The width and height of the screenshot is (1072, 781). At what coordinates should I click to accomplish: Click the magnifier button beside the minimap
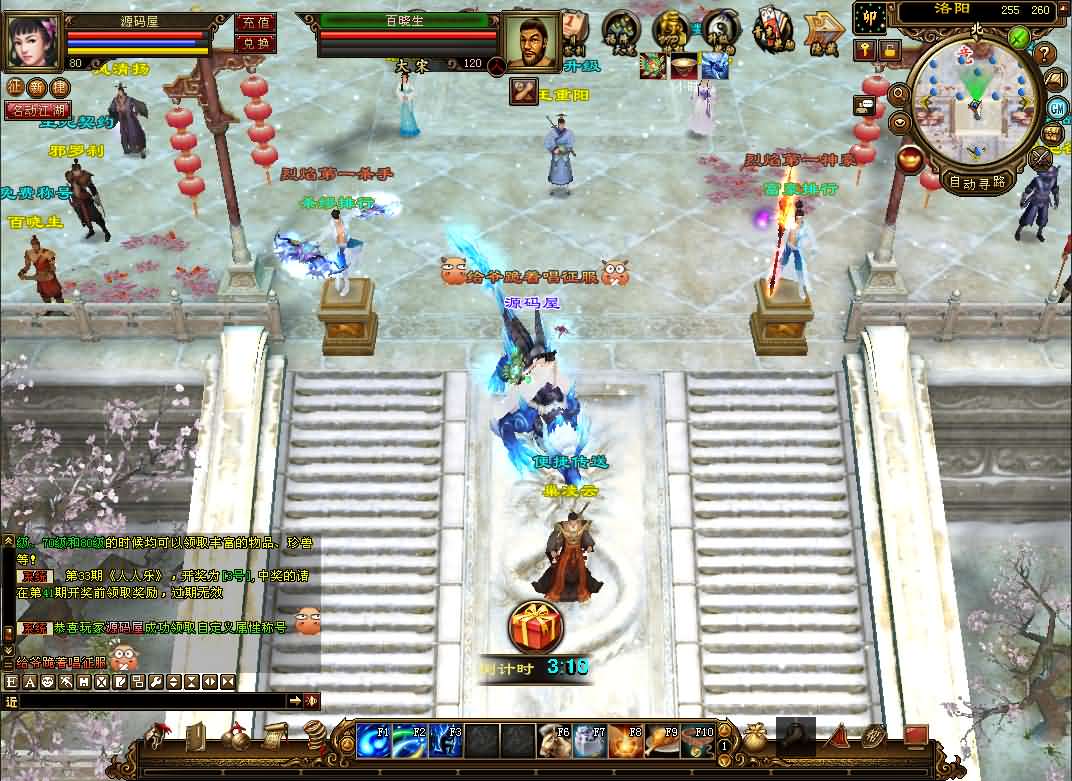click(898, 95)
